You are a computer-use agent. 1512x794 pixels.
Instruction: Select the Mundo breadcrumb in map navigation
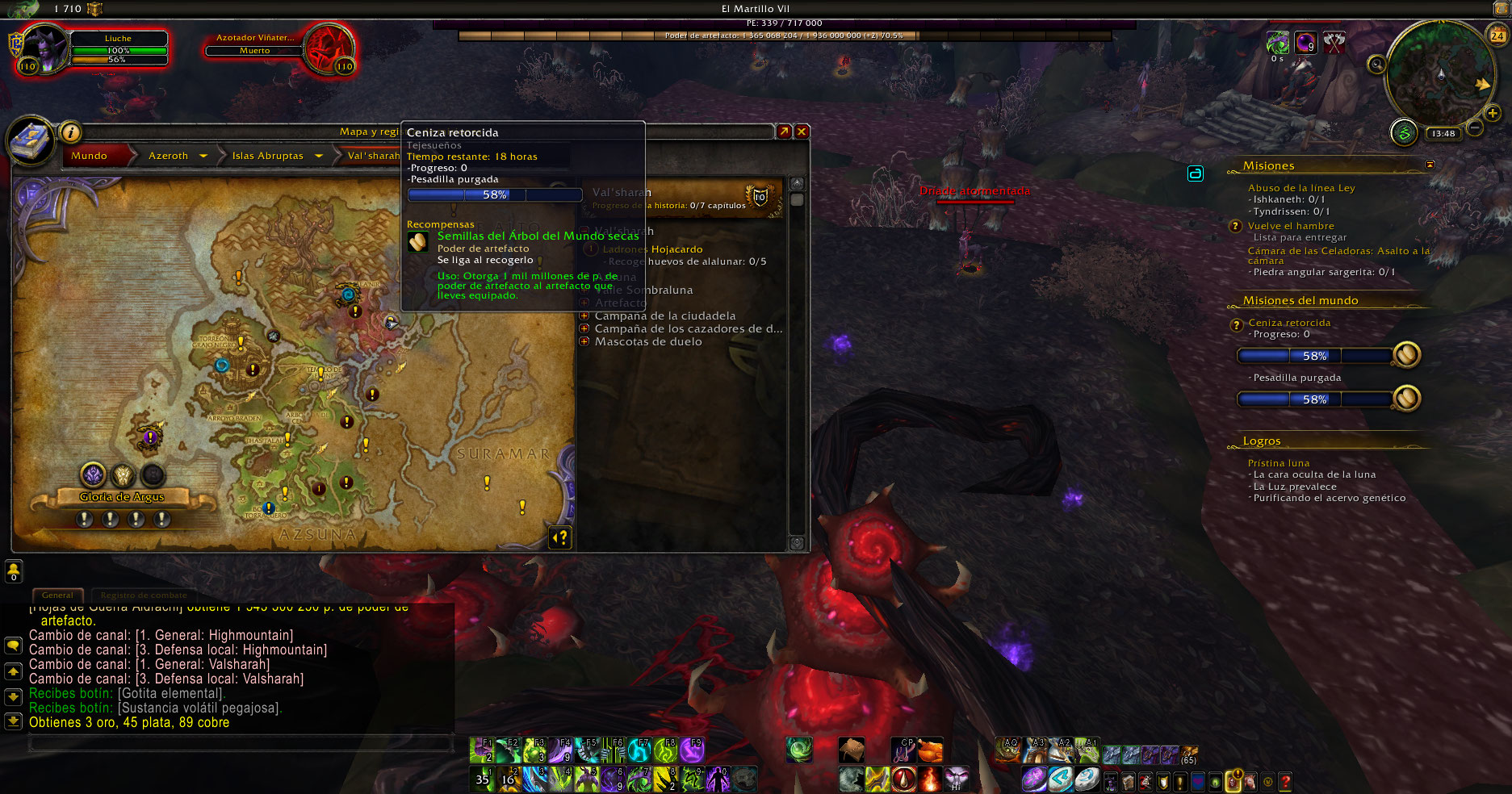89,156
